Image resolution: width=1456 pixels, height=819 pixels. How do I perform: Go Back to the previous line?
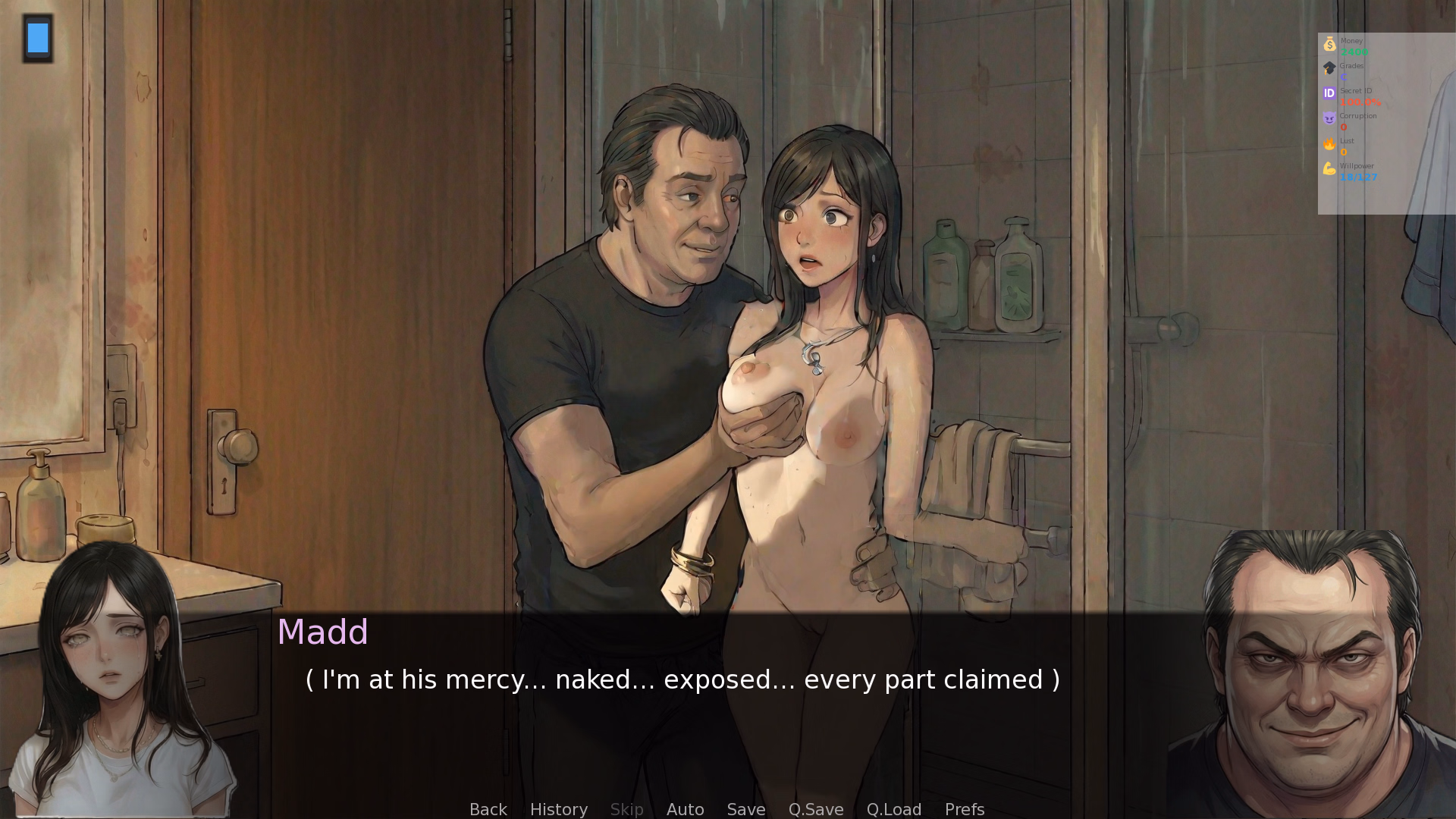[x=488, y=809]
